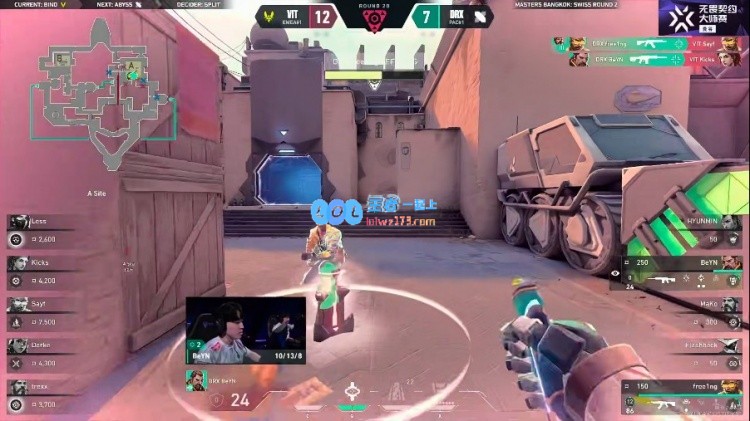Image resolution: width=750 pixels, height=421 pixels.
Task: Click the BeYN player webcam thumbnail
Action: point(245,330)
